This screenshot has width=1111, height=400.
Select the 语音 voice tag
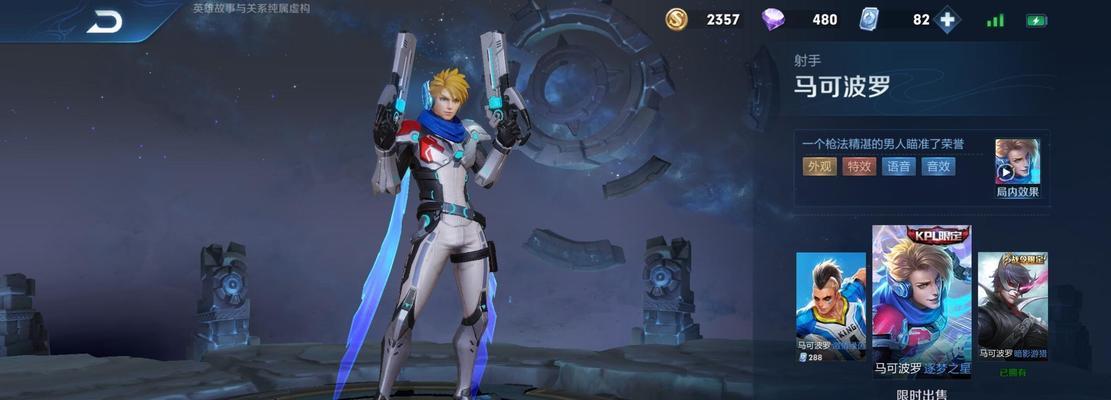[898, 167]
